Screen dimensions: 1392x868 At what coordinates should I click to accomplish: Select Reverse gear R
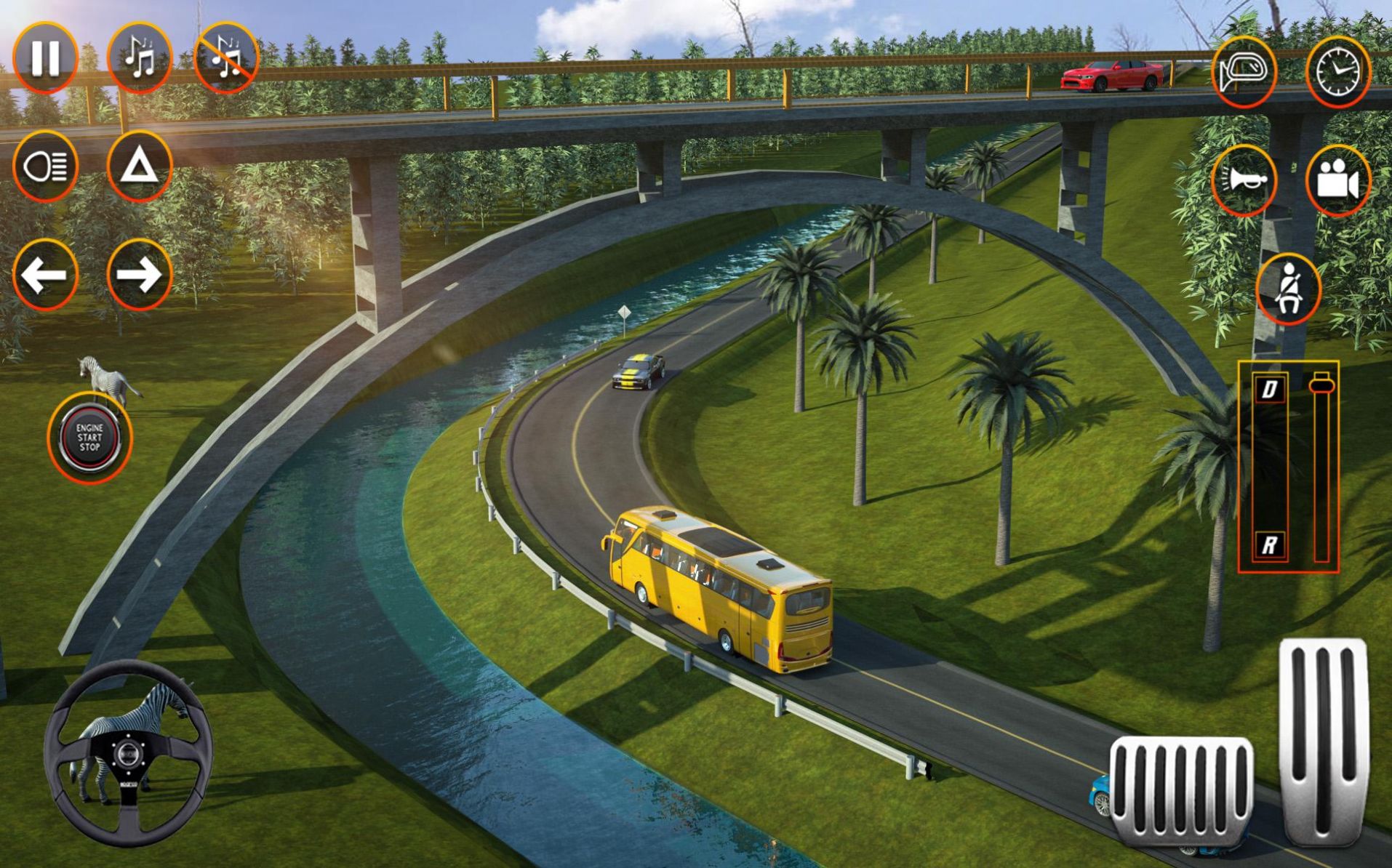tap(1269, 544)
